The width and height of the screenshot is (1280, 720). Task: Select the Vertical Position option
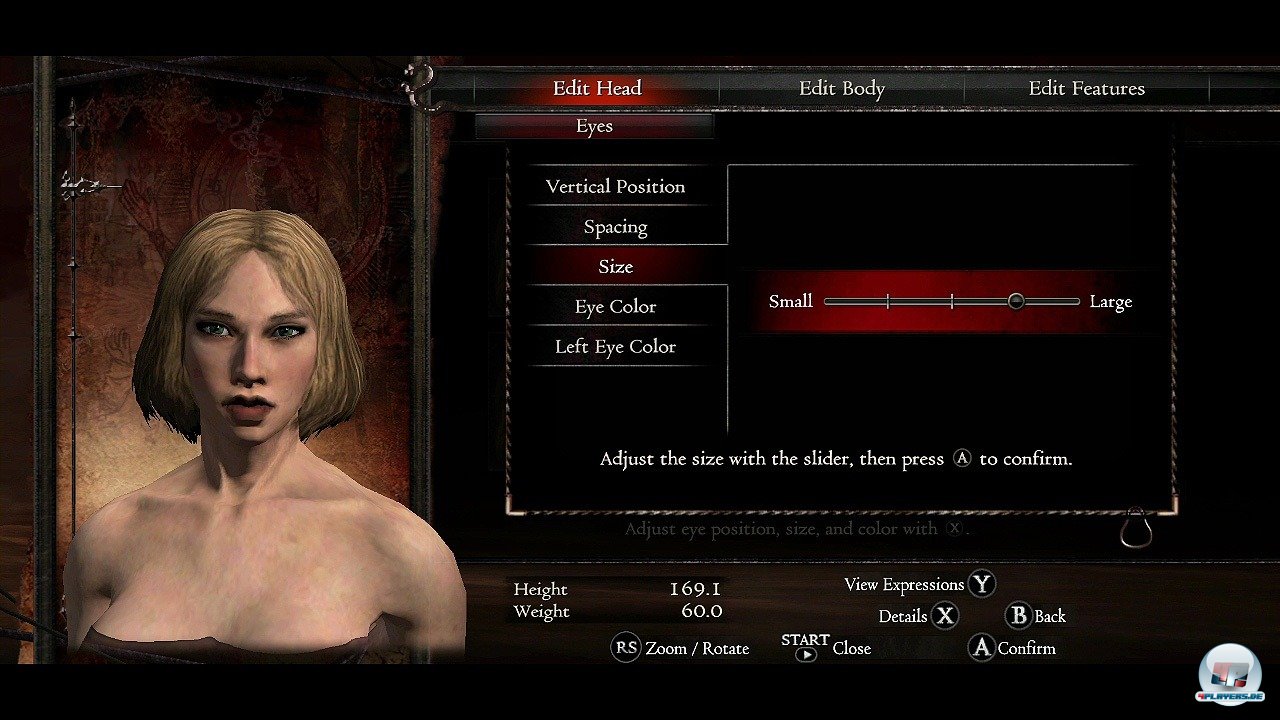[x=615, y=187]
